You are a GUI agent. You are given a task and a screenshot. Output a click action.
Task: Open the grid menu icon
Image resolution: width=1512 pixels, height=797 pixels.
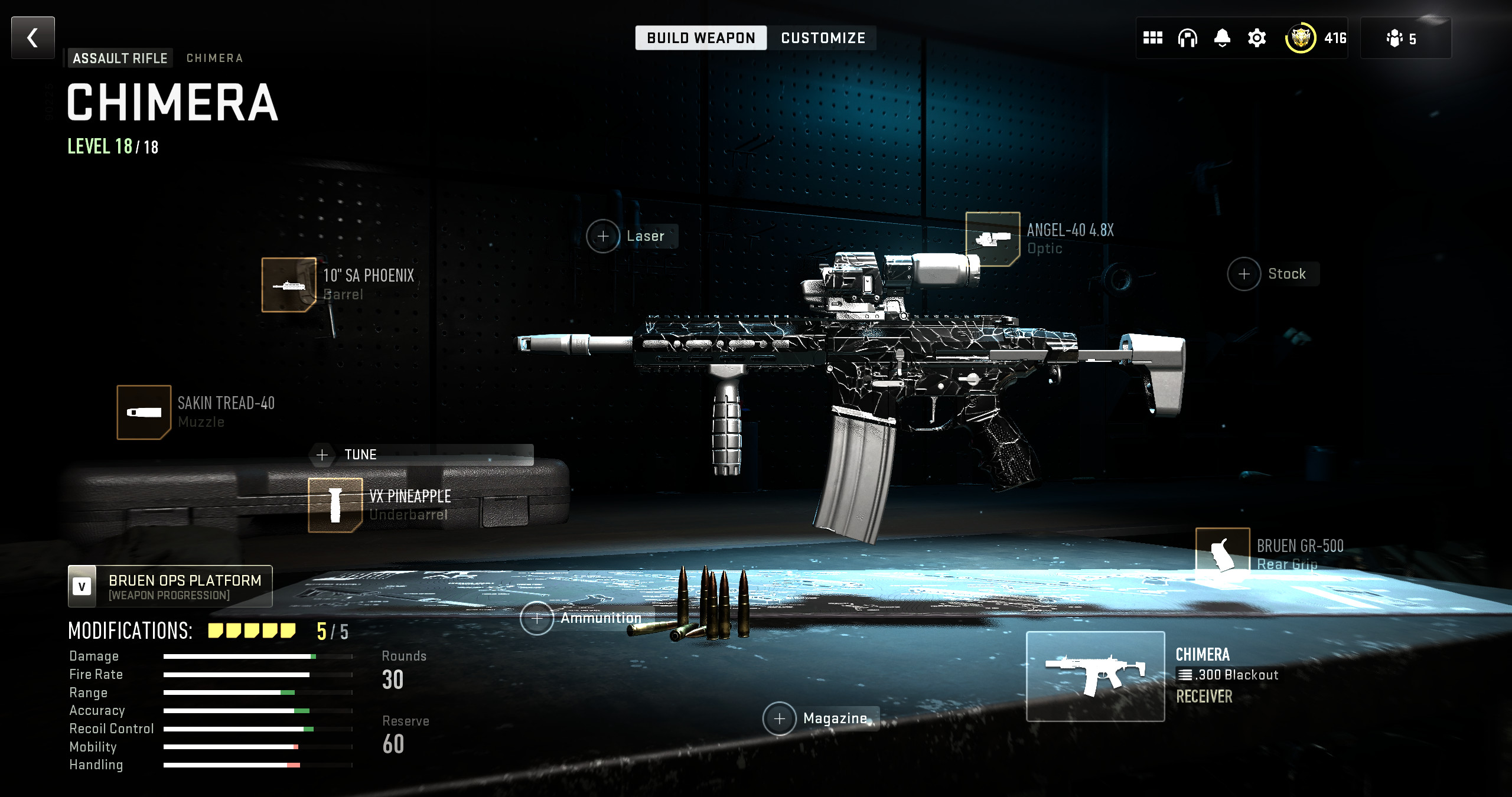1152,38
